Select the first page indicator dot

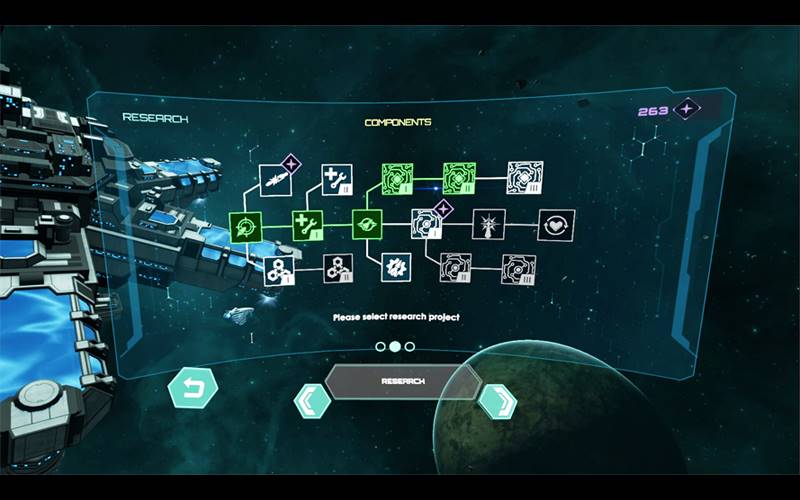(380, 347)
